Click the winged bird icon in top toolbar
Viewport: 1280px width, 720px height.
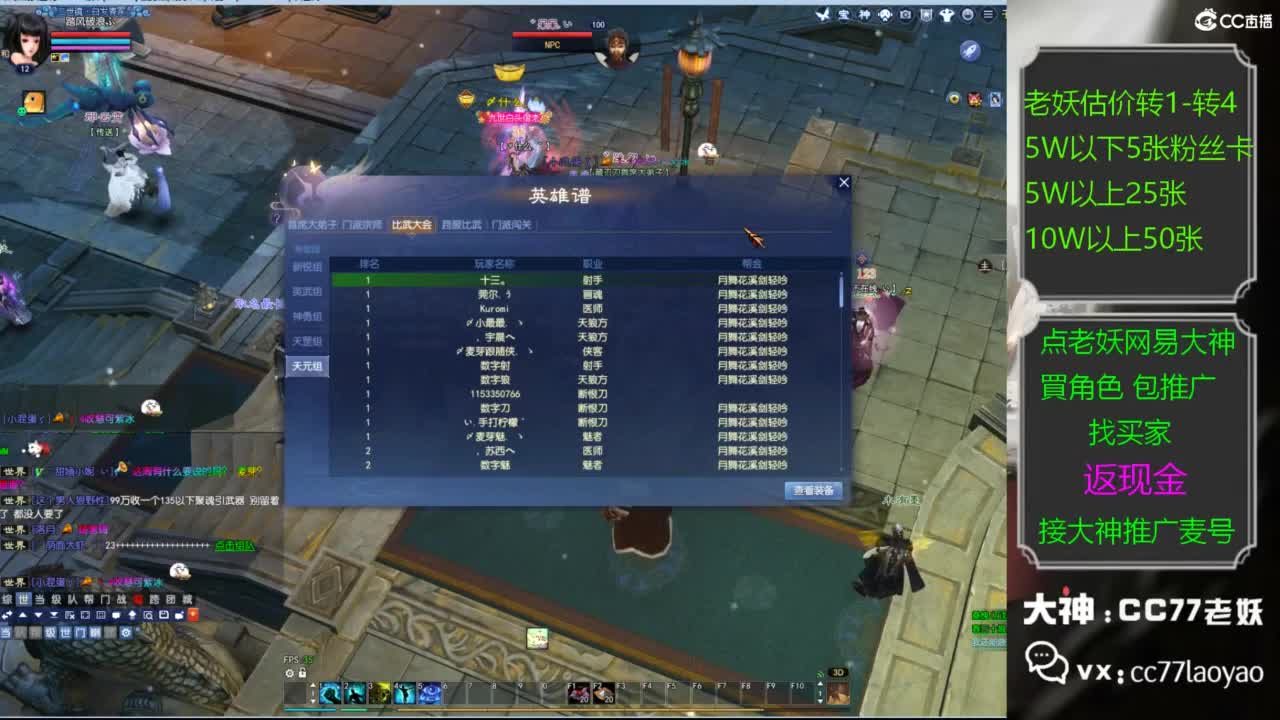pyautogui.click(x=823, y=13)
